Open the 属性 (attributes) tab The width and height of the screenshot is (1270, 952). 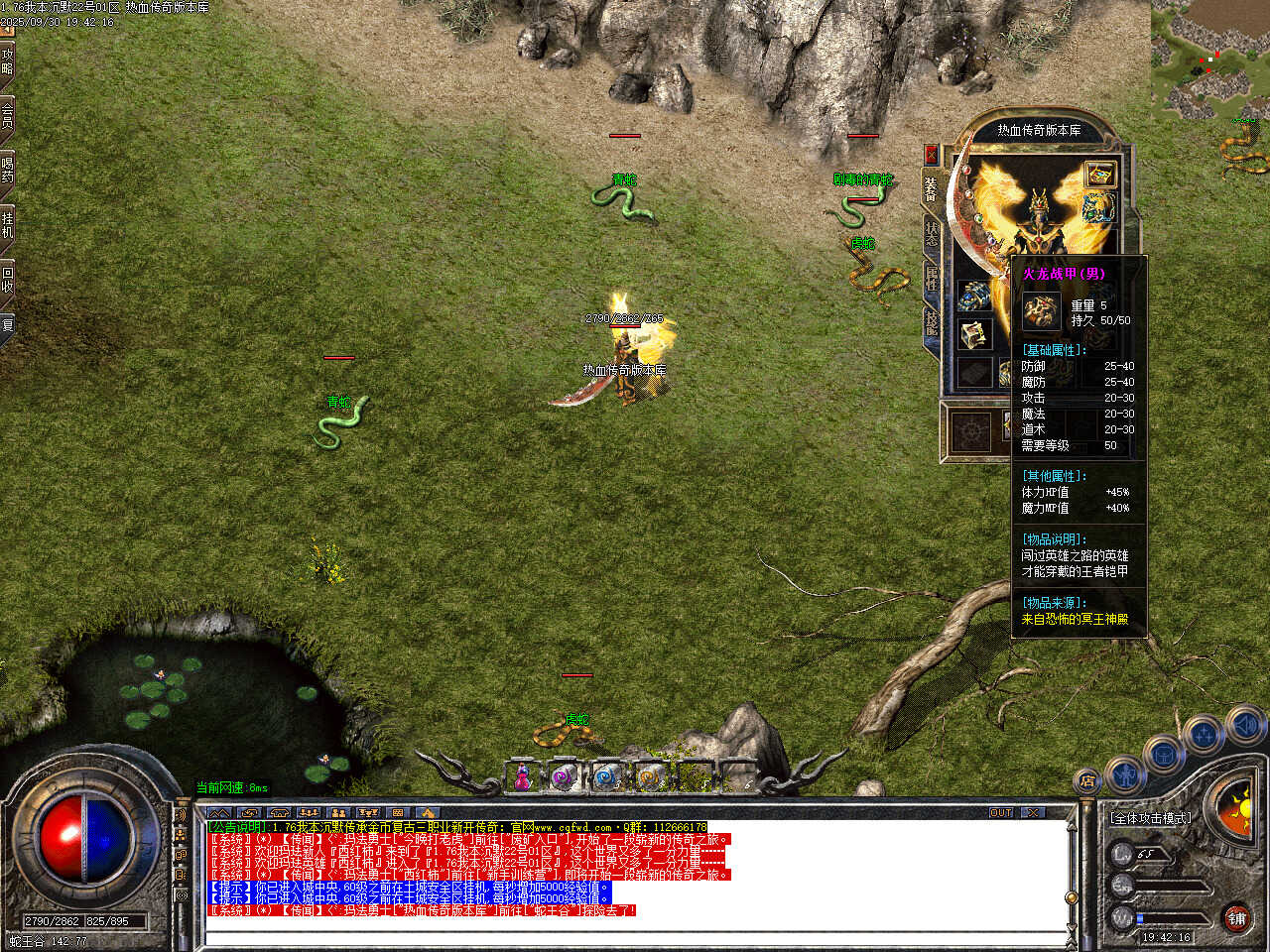(x=932, y=278)
